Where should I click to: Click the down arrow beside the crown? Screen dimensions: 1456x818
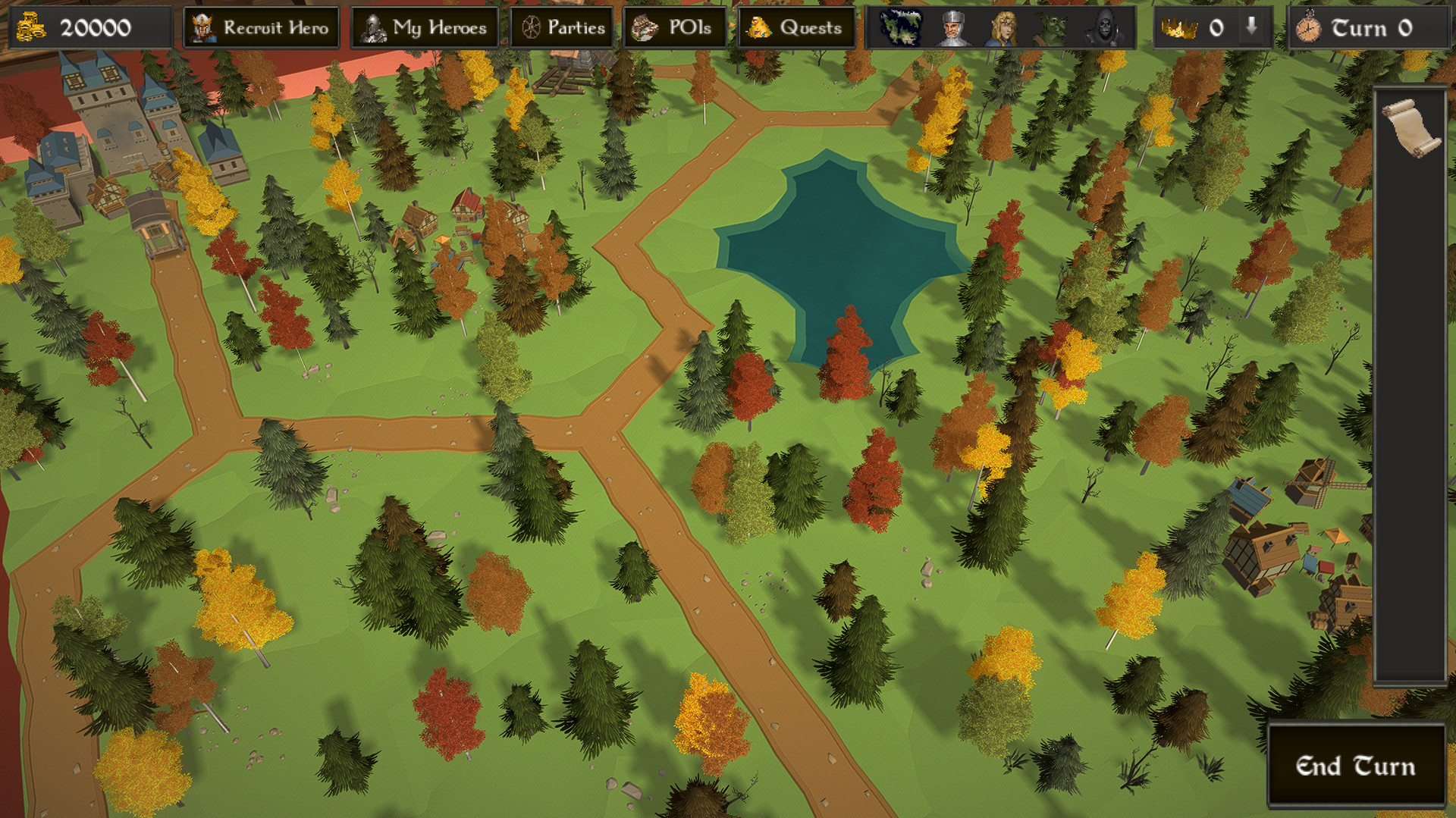tap(1251, 27)
